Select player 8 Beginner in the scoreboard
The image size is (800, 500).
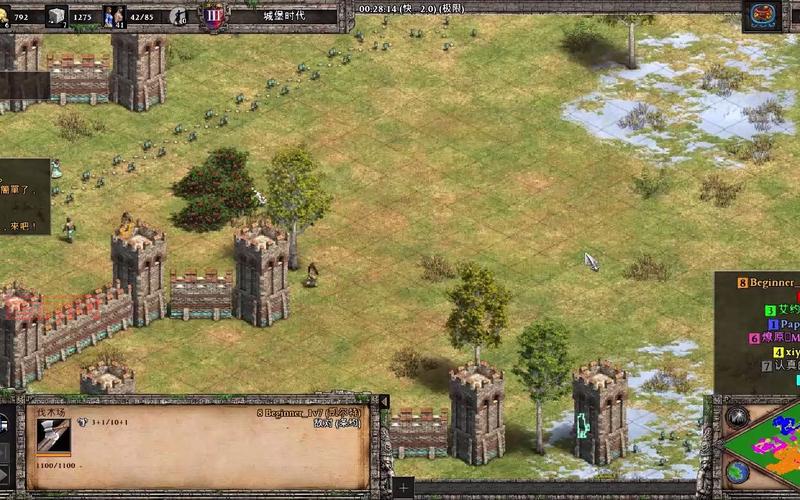[x=768, y=283]
